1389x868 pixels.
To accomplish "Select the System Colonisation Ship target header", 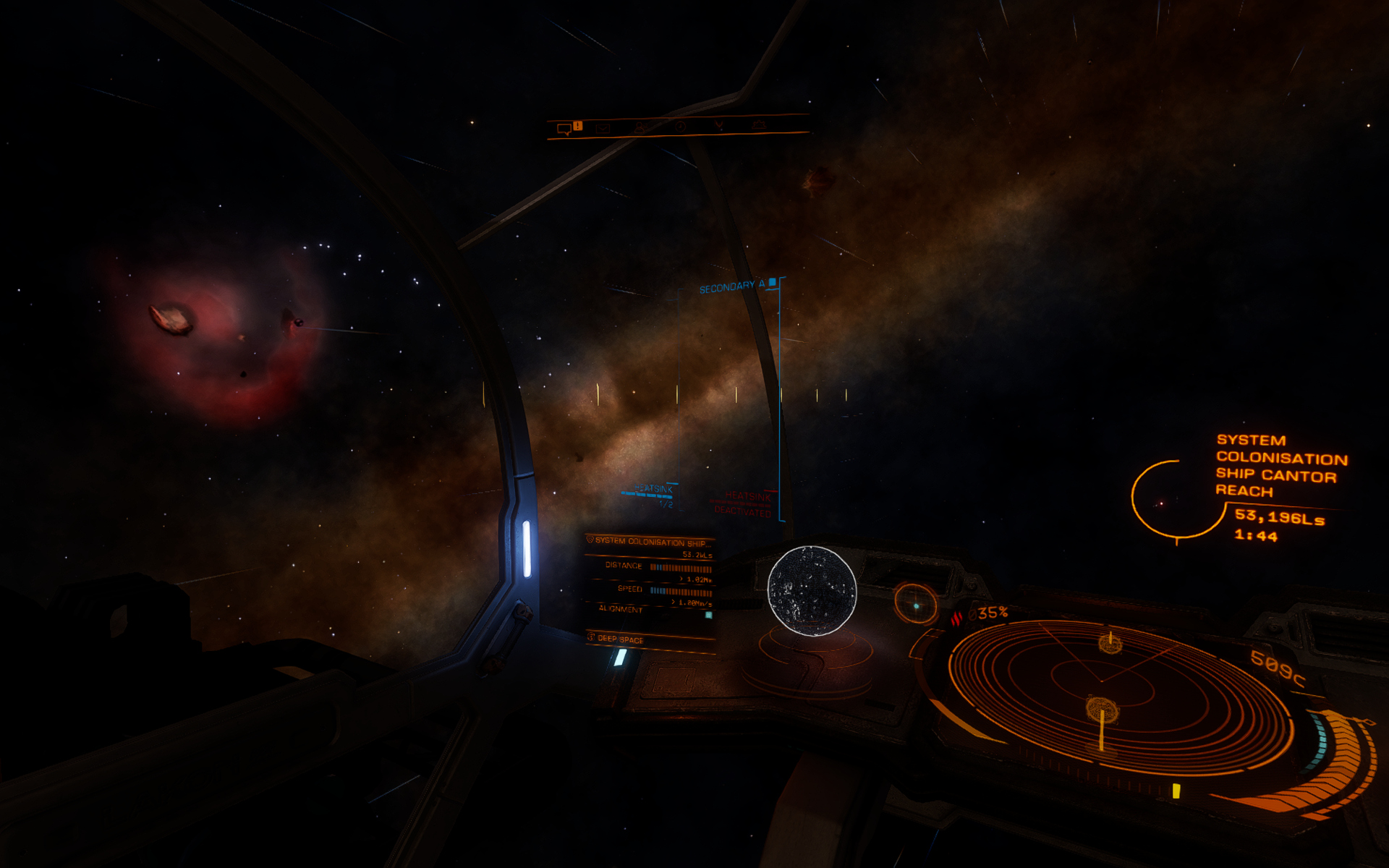I will [x=649, y=541].
